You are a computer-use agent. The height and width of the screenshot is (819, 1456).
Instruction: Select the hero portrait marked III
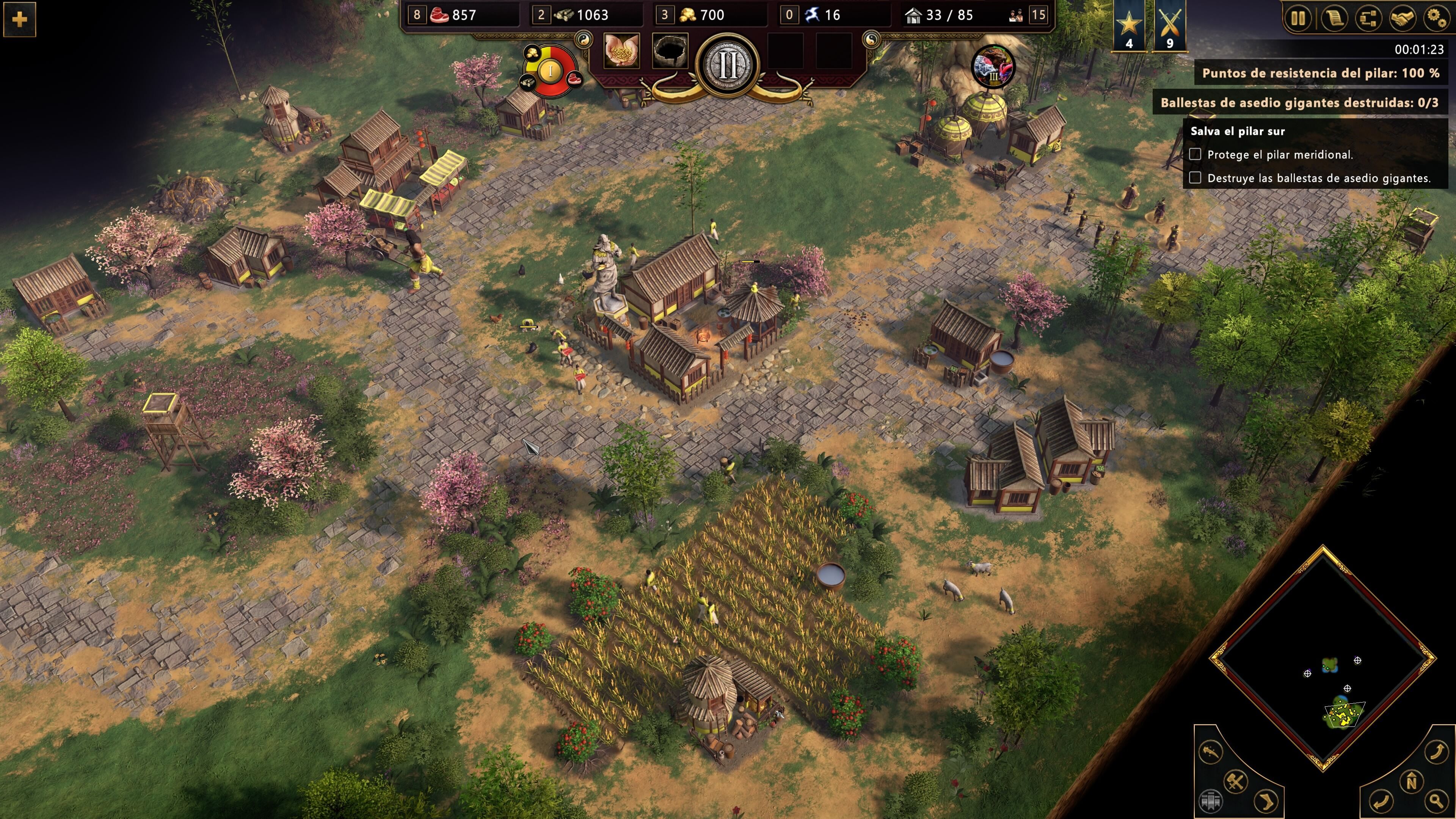[x=993, y=67]
